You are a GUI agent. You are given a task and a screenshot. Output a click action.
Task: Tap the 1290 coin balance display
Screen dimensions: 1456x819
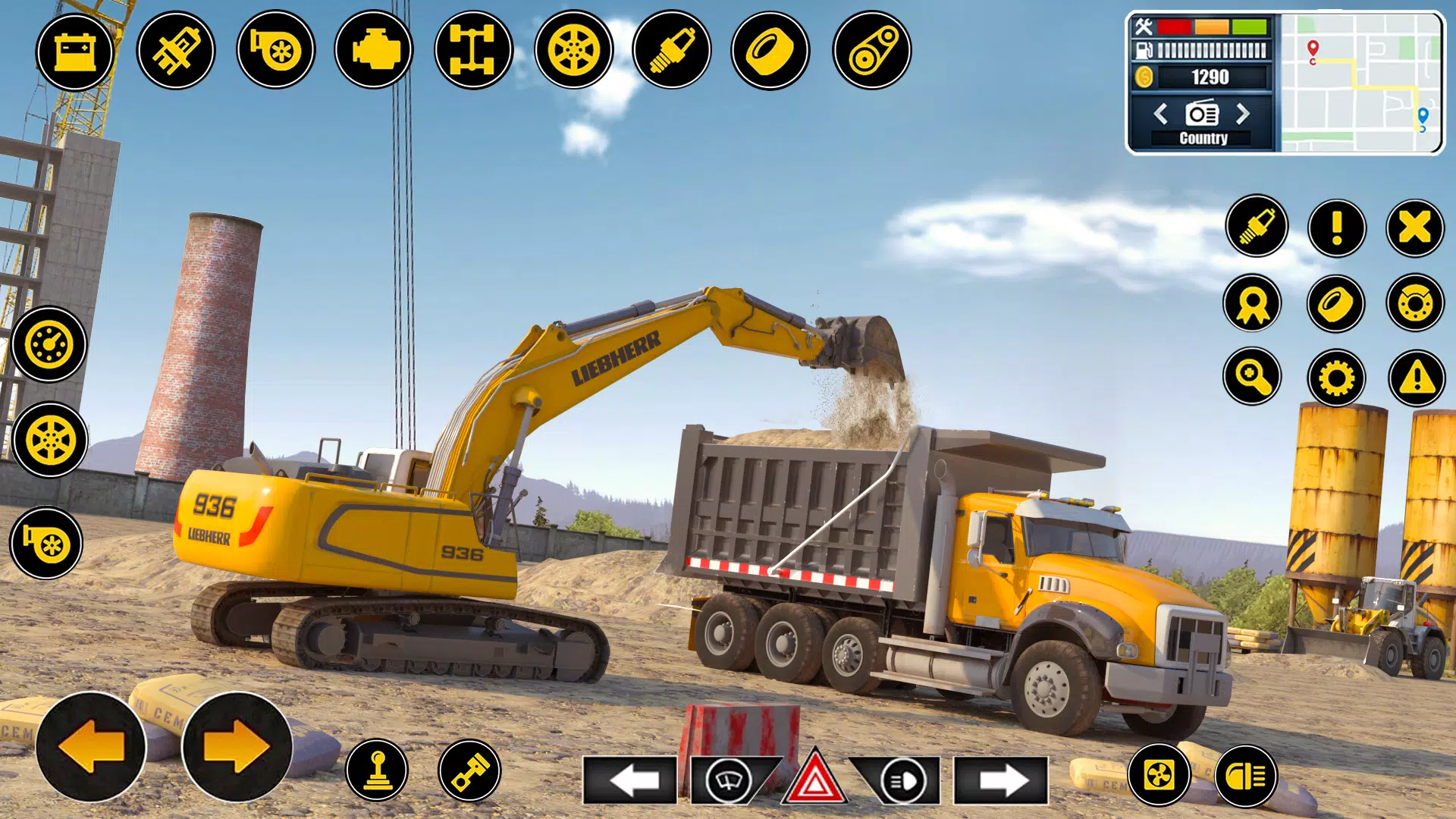(1211, 76)
